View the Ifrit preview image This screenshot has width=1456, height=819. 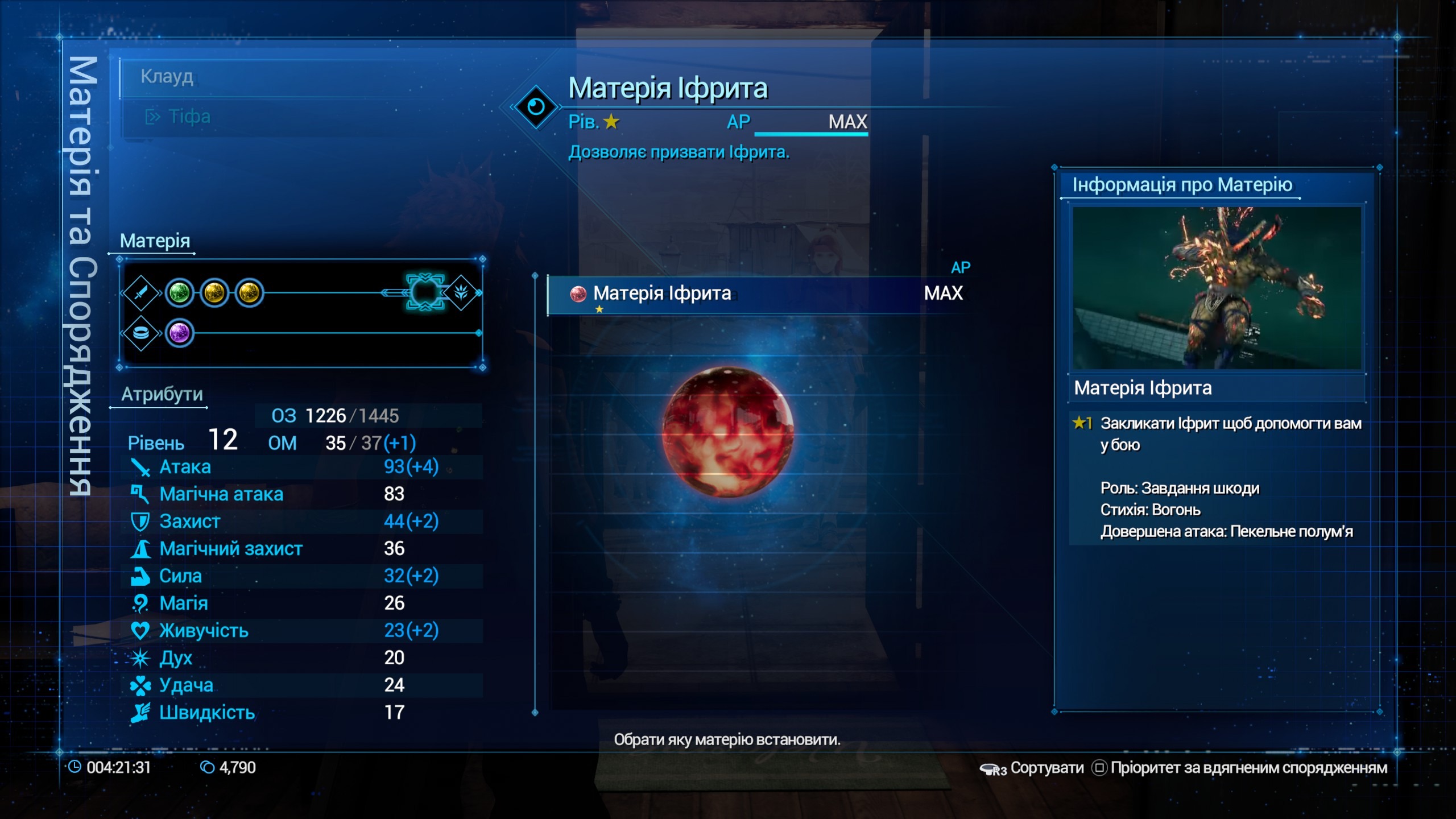(x=1217, y=288)
